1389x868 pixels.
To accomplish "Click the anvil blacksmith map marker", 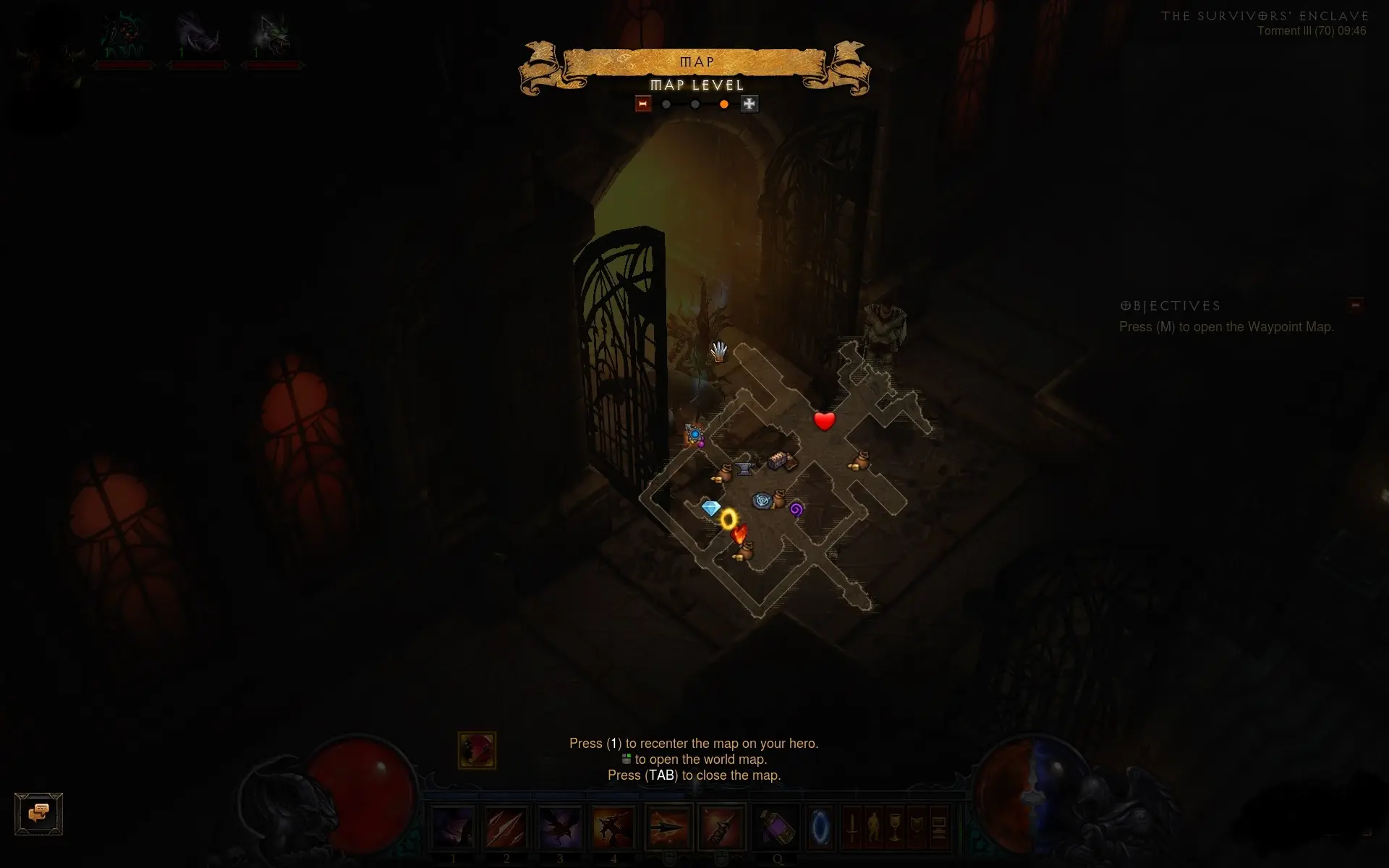I will coord(744,469).
